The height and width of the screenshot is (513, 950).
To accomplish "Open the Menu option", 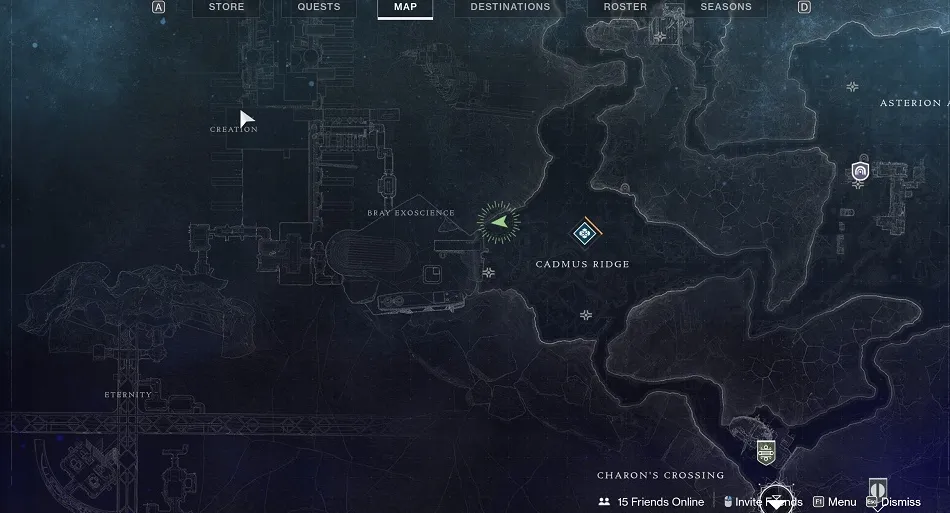I will click(x=835, y=502).
